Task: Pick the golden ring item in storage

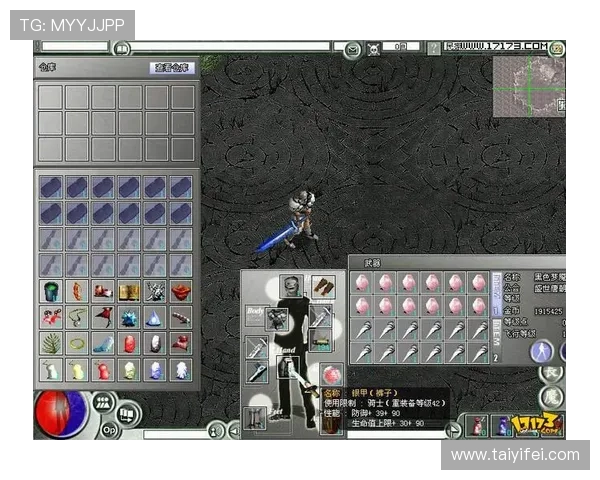Action: click(76, 343)
